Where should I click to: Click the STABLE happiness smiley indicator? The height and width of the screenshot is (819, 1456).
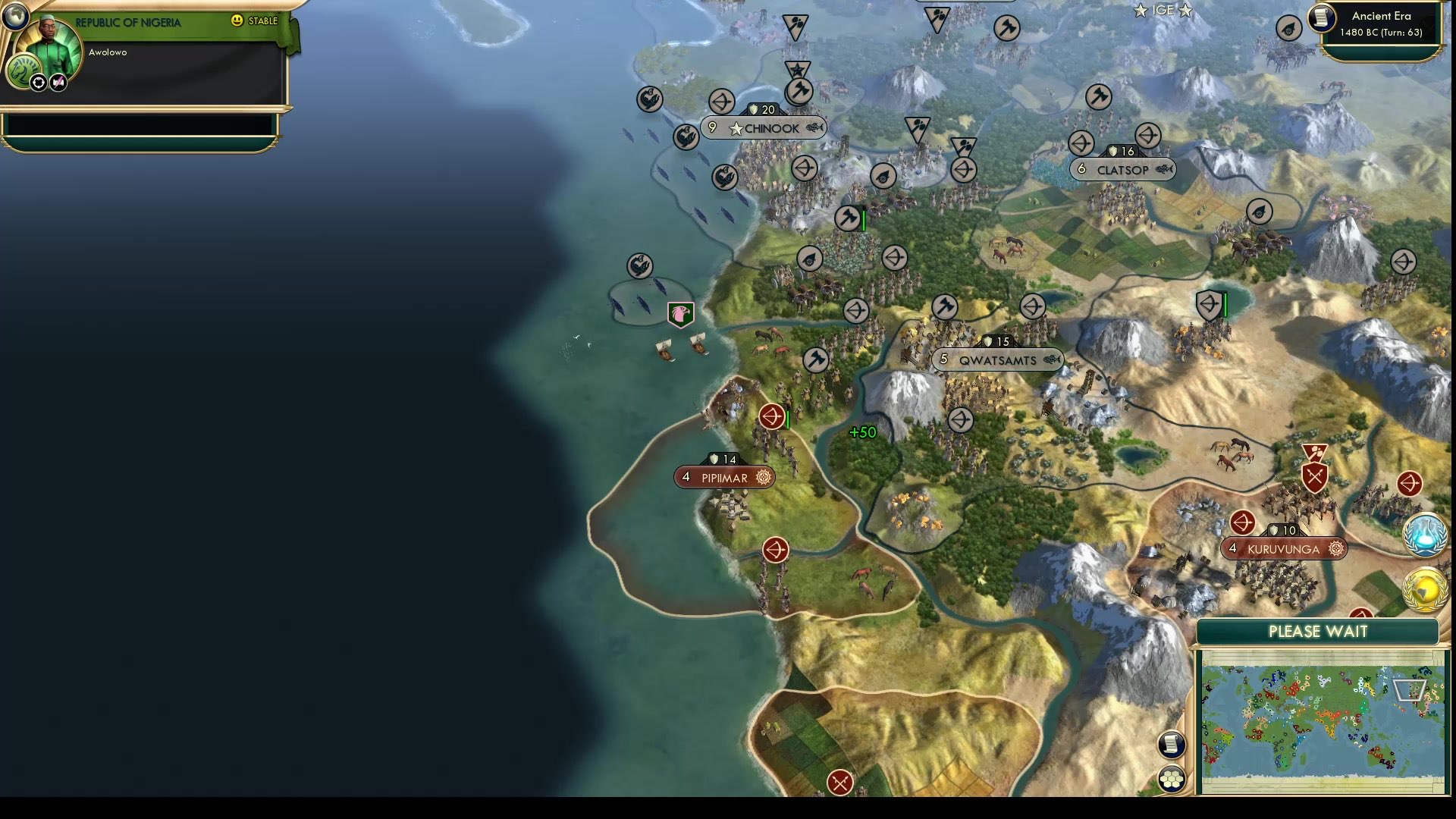tap(238, 21)
